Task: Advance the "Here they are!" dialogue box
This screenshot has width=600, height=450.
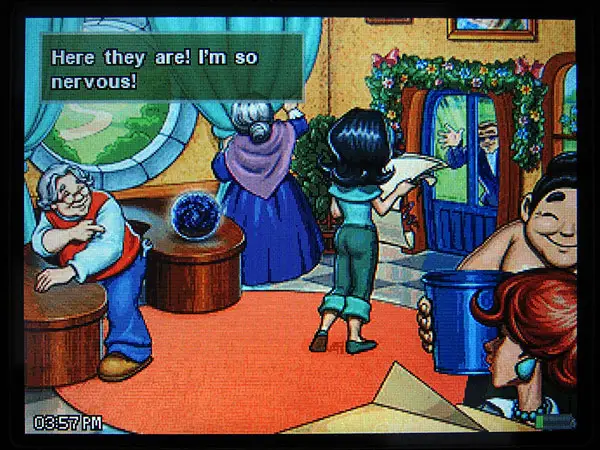Action: pyautogui.click(x=171, y=66)
